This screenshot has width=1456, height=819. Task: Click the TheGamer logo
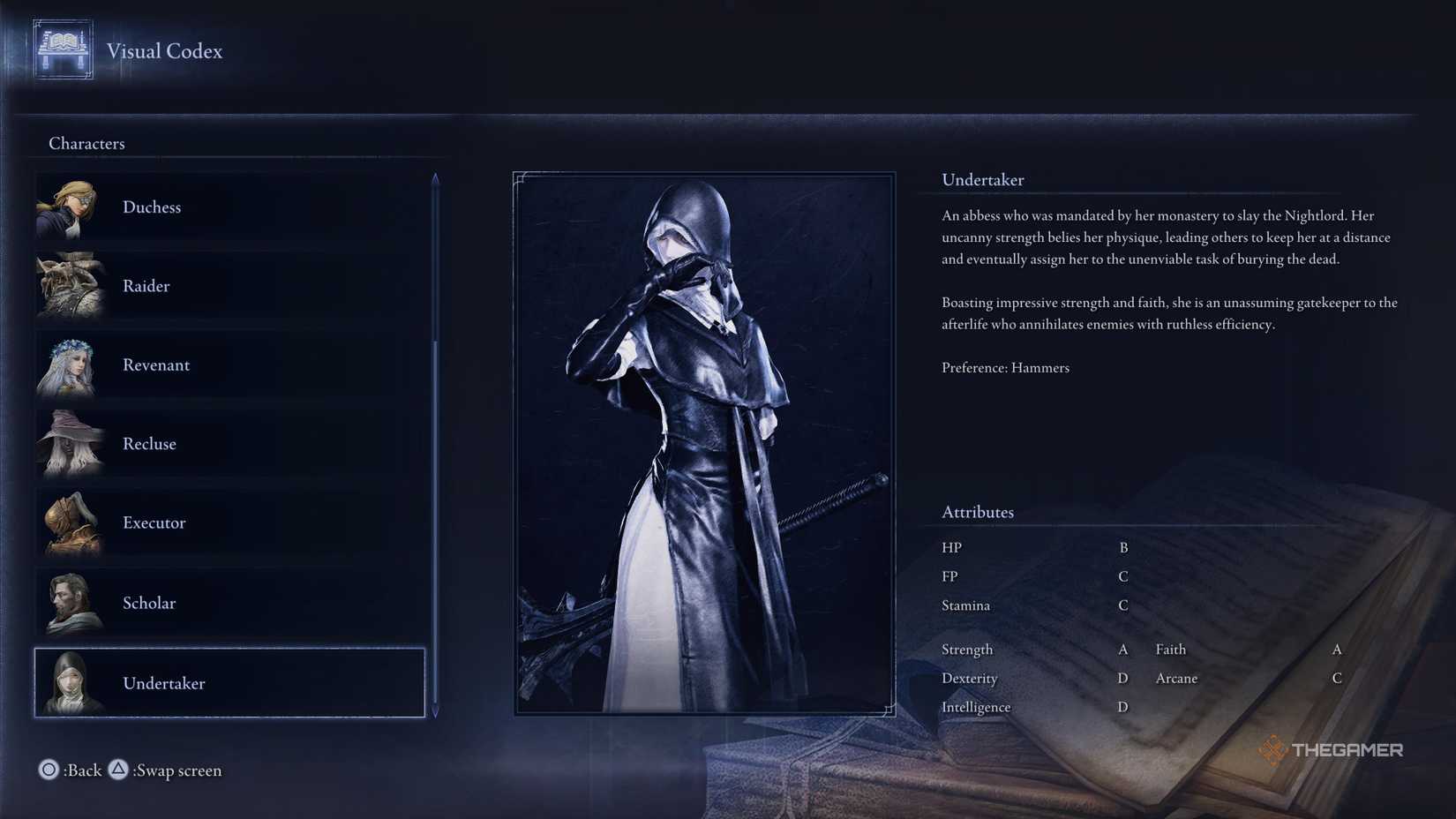pyautogui.click(x=1332, y=749)
